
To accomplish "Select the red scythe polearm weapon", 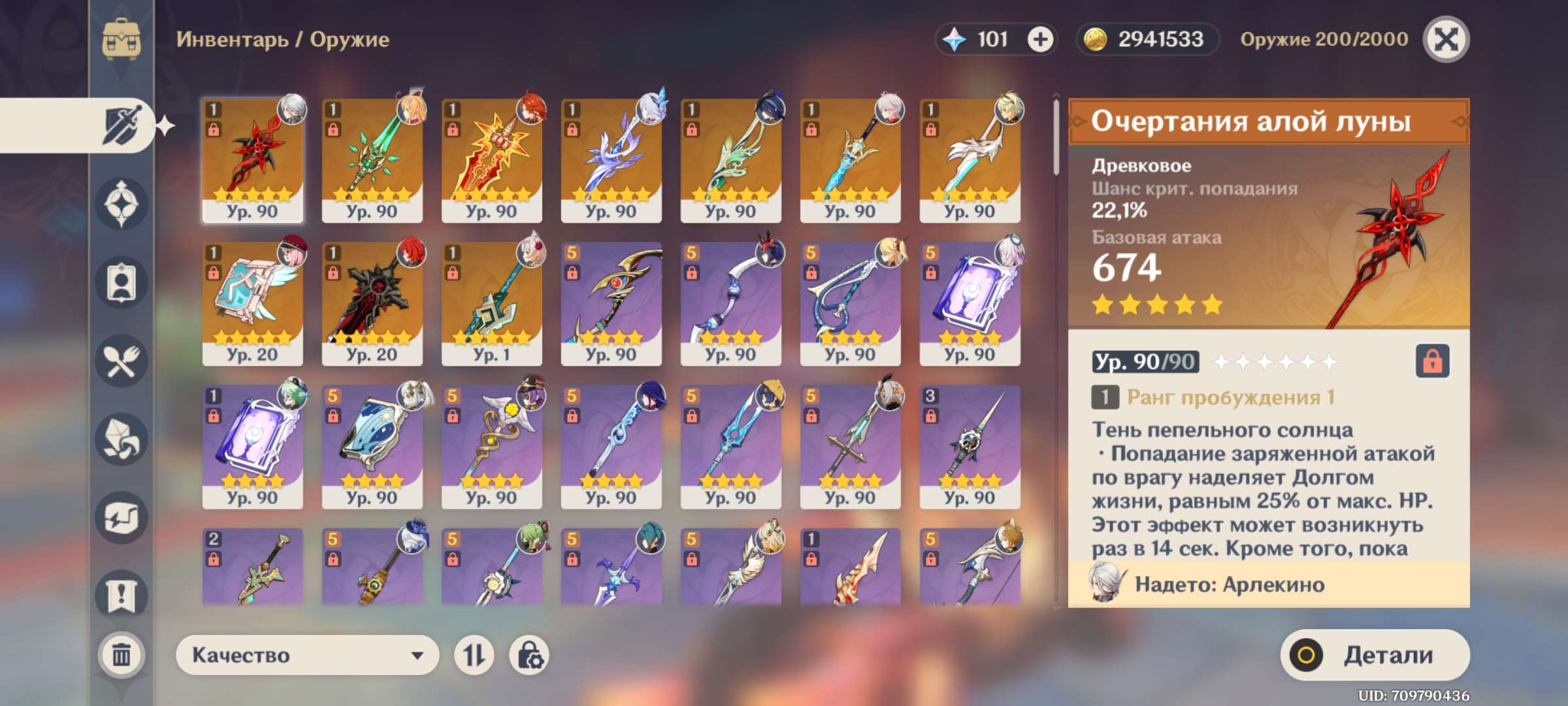I will (x=252, y=160).
